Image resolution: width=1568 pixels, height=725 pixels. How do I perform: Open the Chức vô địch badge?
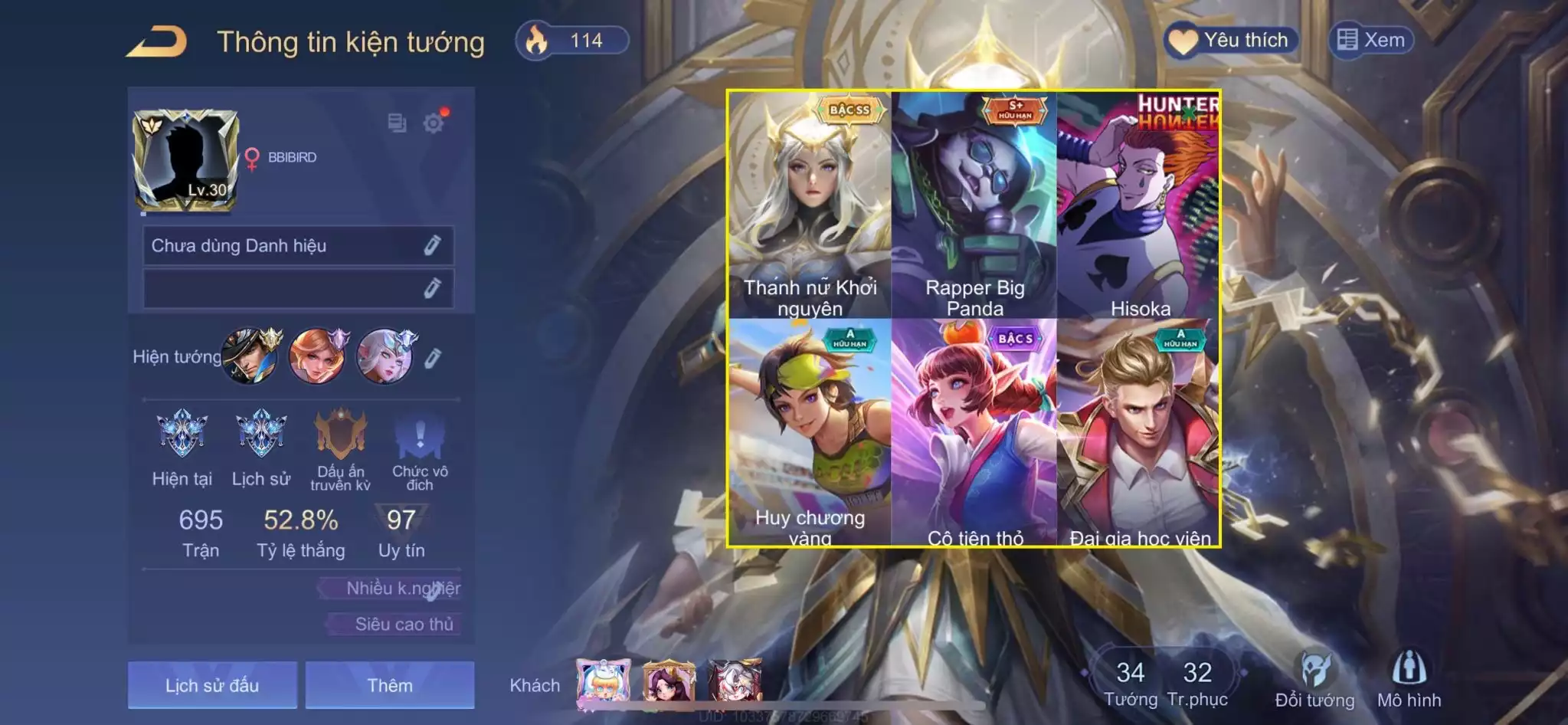420,436
